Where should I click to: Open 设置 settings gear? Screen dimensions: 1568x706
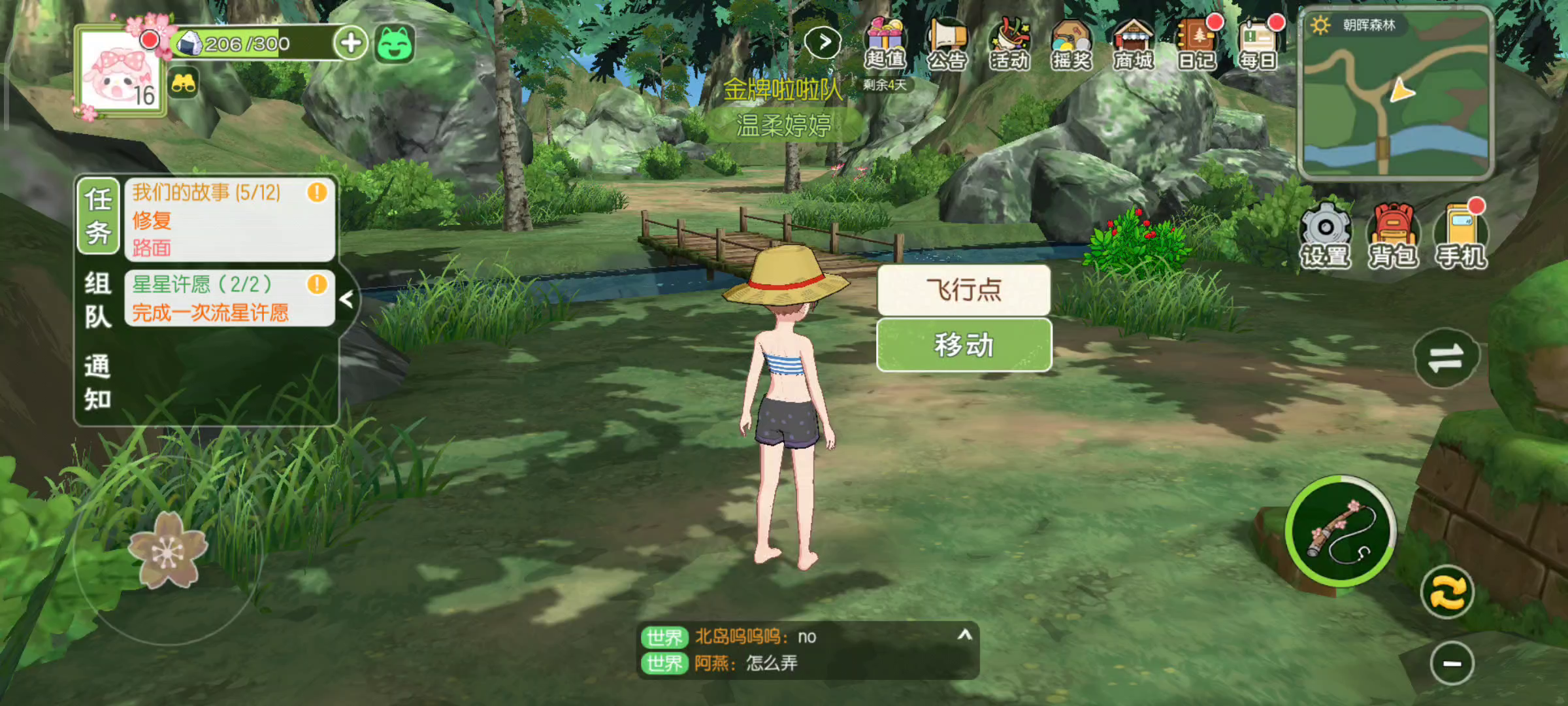(1325, 235)
